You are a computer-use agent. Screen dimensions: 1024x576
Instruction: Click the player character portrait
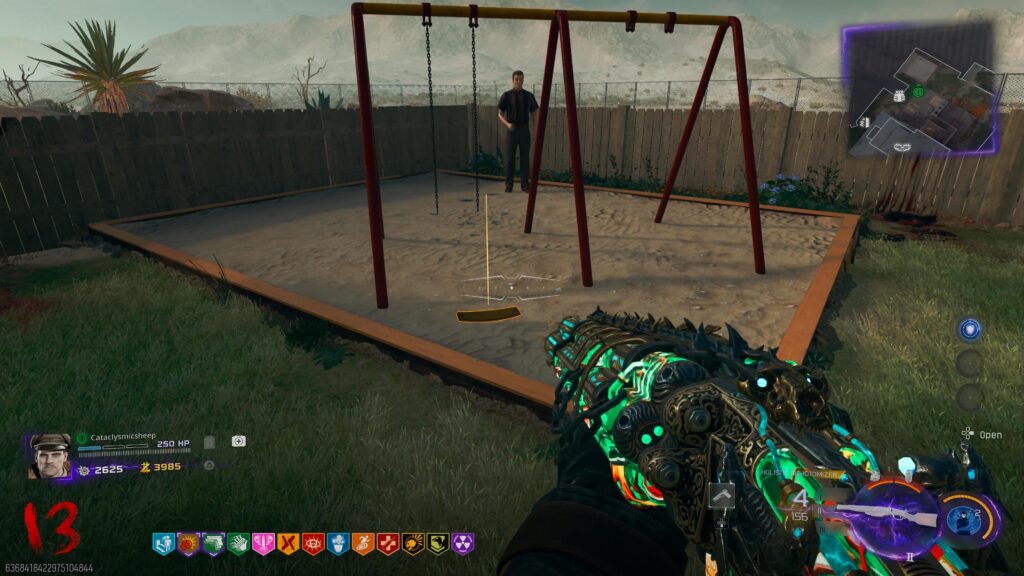click(50, 456)
